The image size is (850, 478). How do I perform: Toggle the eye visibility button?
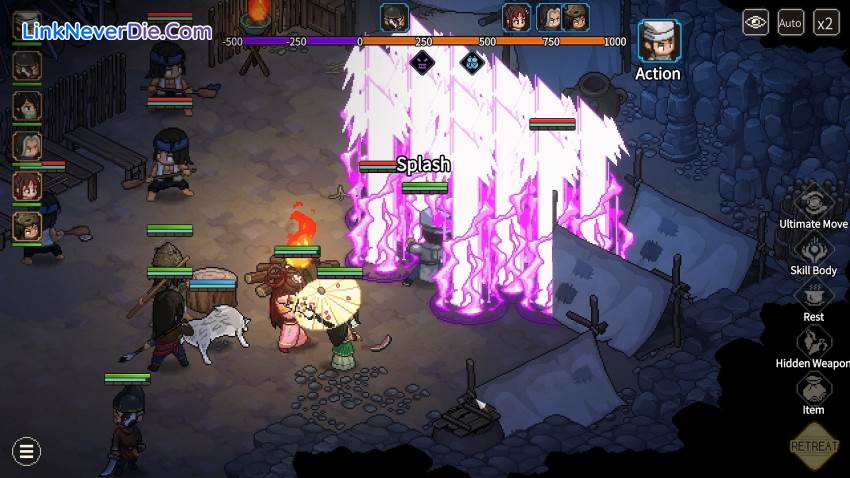point(755,22)
